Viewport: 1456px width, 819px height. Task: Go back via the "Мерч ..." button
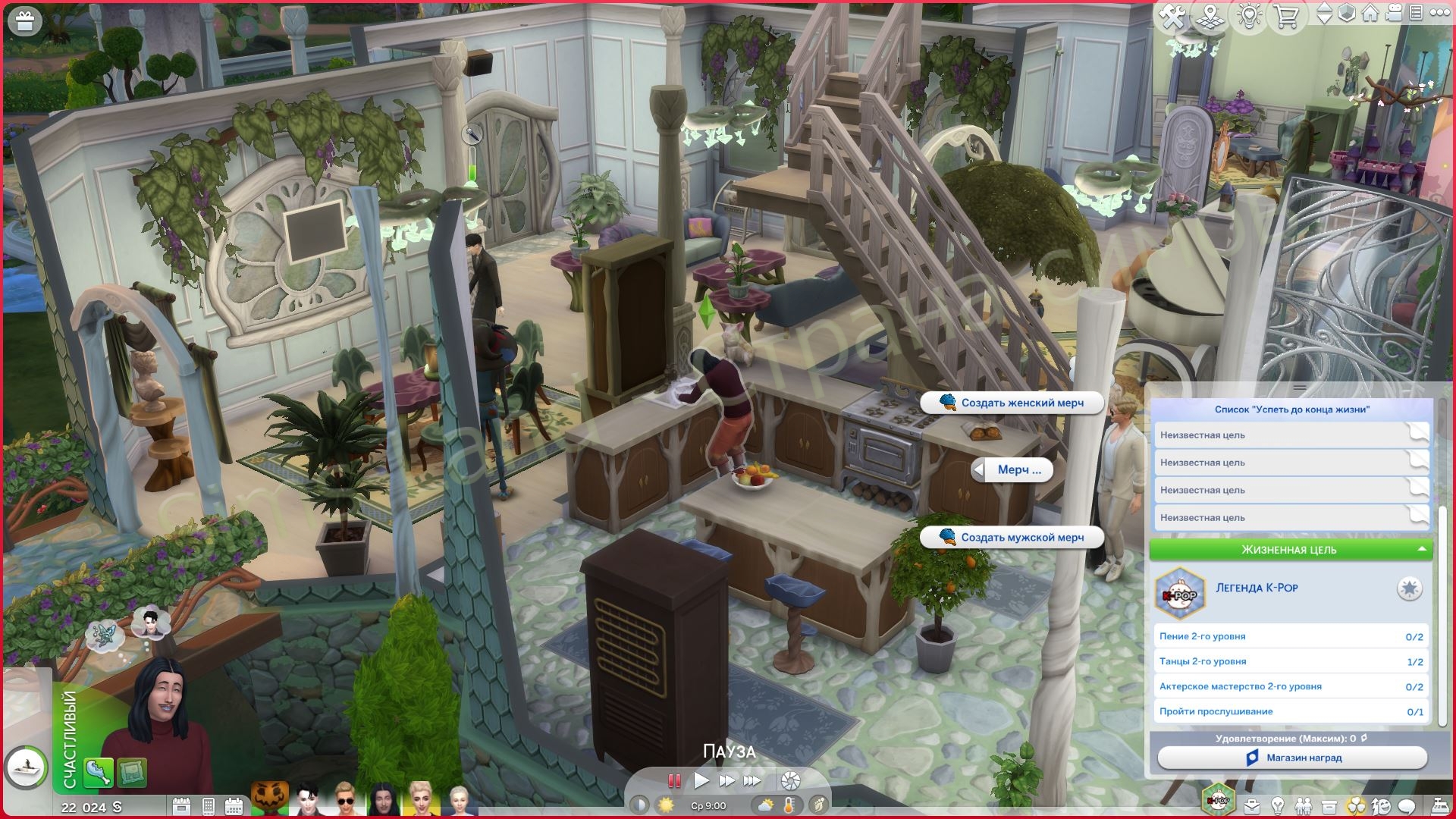click(1012, 470)
